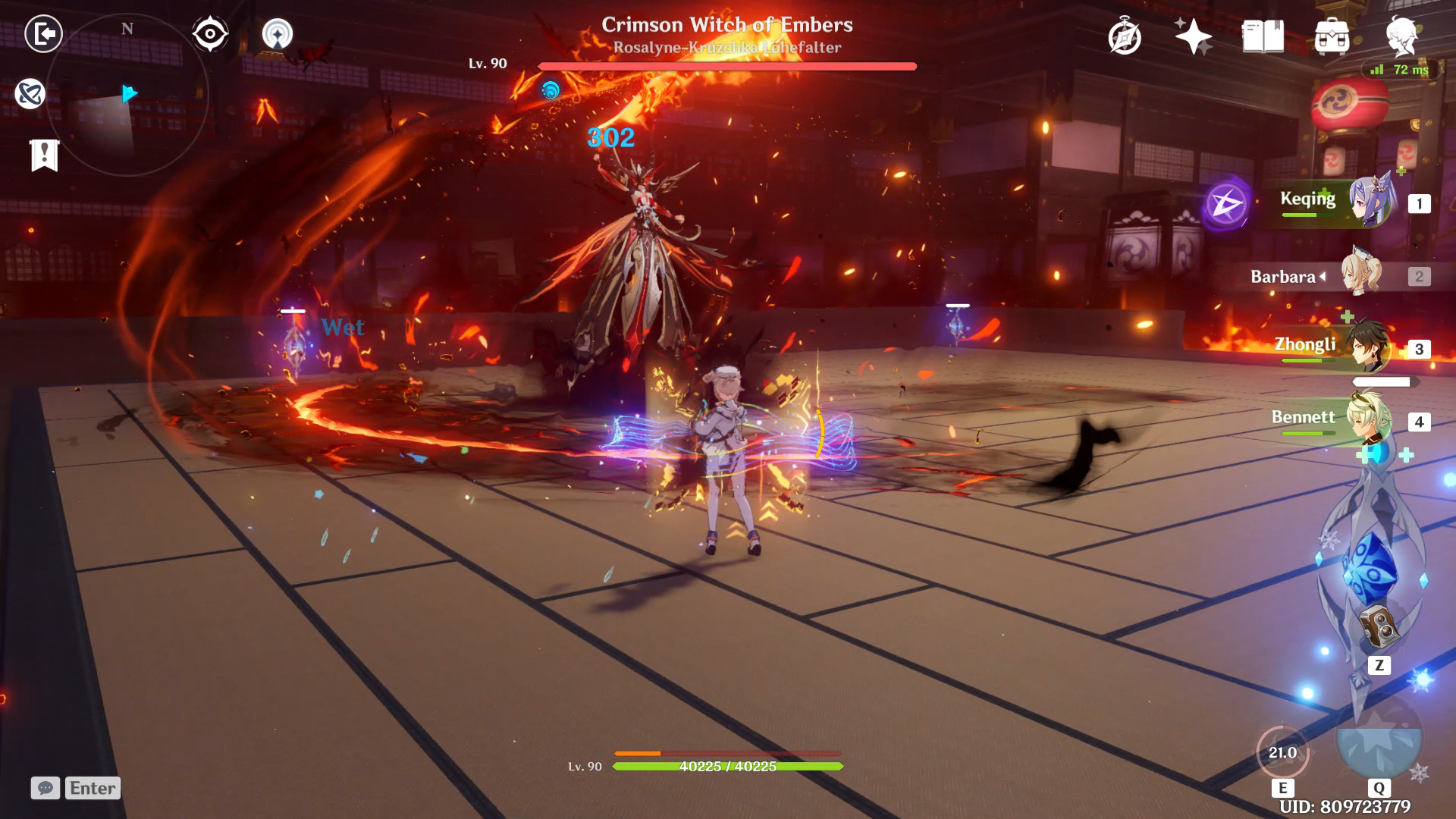The image size is (1456, 819).
Task: Trigger Keqing's purple burst icon
Action: 1226,204
